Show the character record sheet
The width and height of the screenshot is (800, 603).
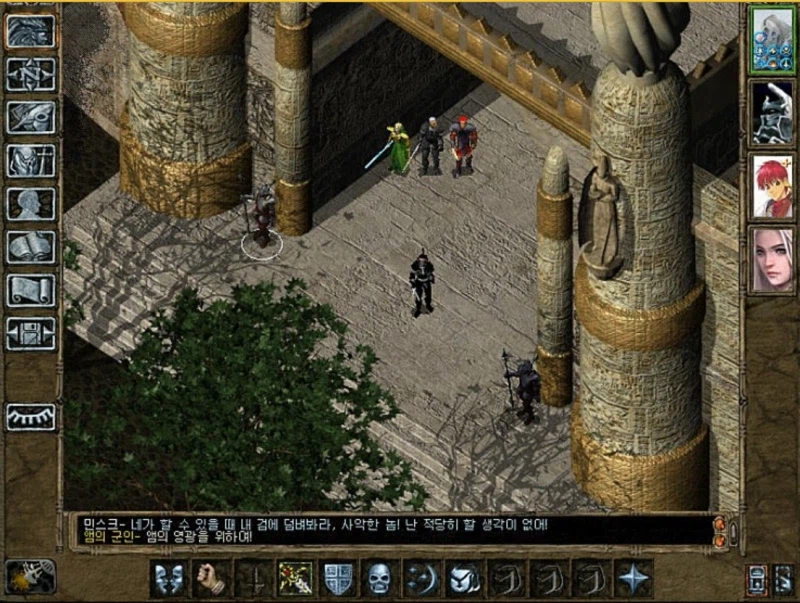click(x=31, y=204)
